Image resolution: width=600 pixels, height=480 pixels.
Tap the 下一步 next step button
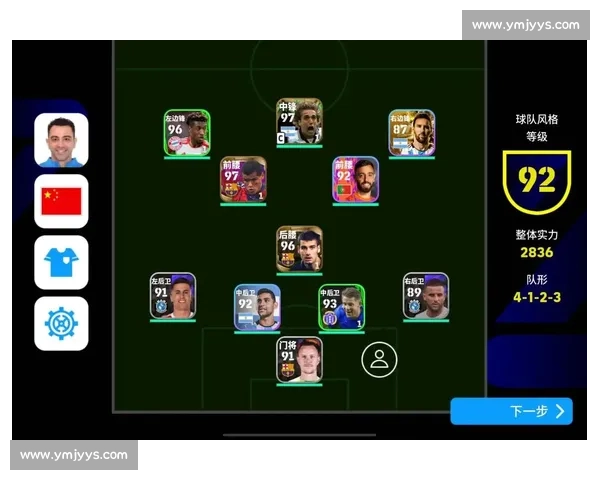point(511,411)
